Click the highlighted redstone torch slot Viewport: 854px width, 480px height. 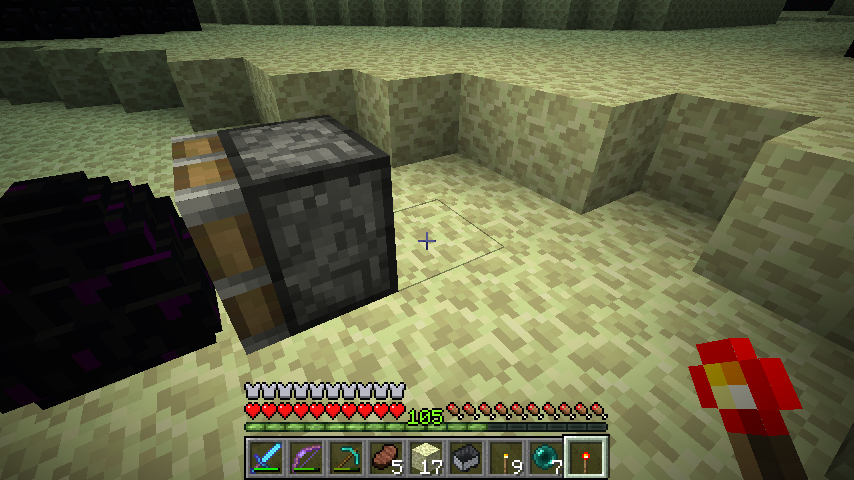pyautogui.click(x=584, y=457)
